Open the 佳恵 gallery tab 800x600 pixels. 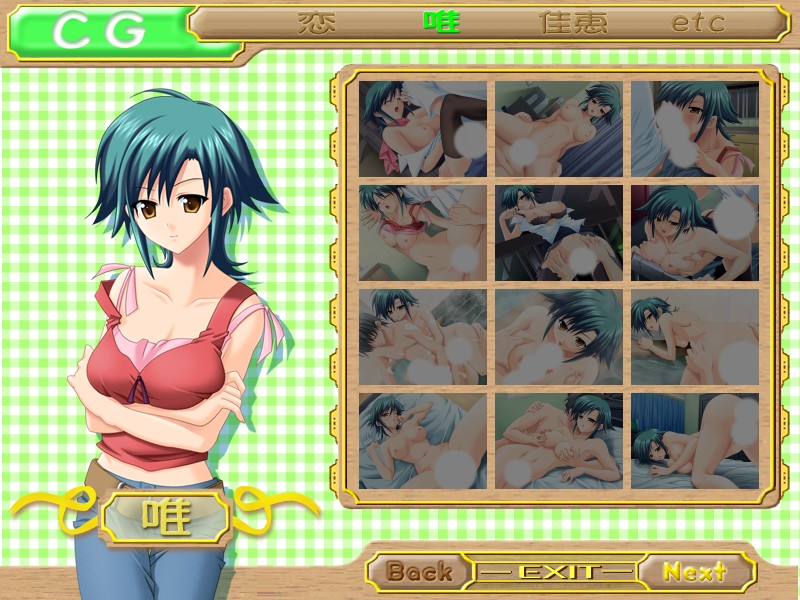(573, 23)
